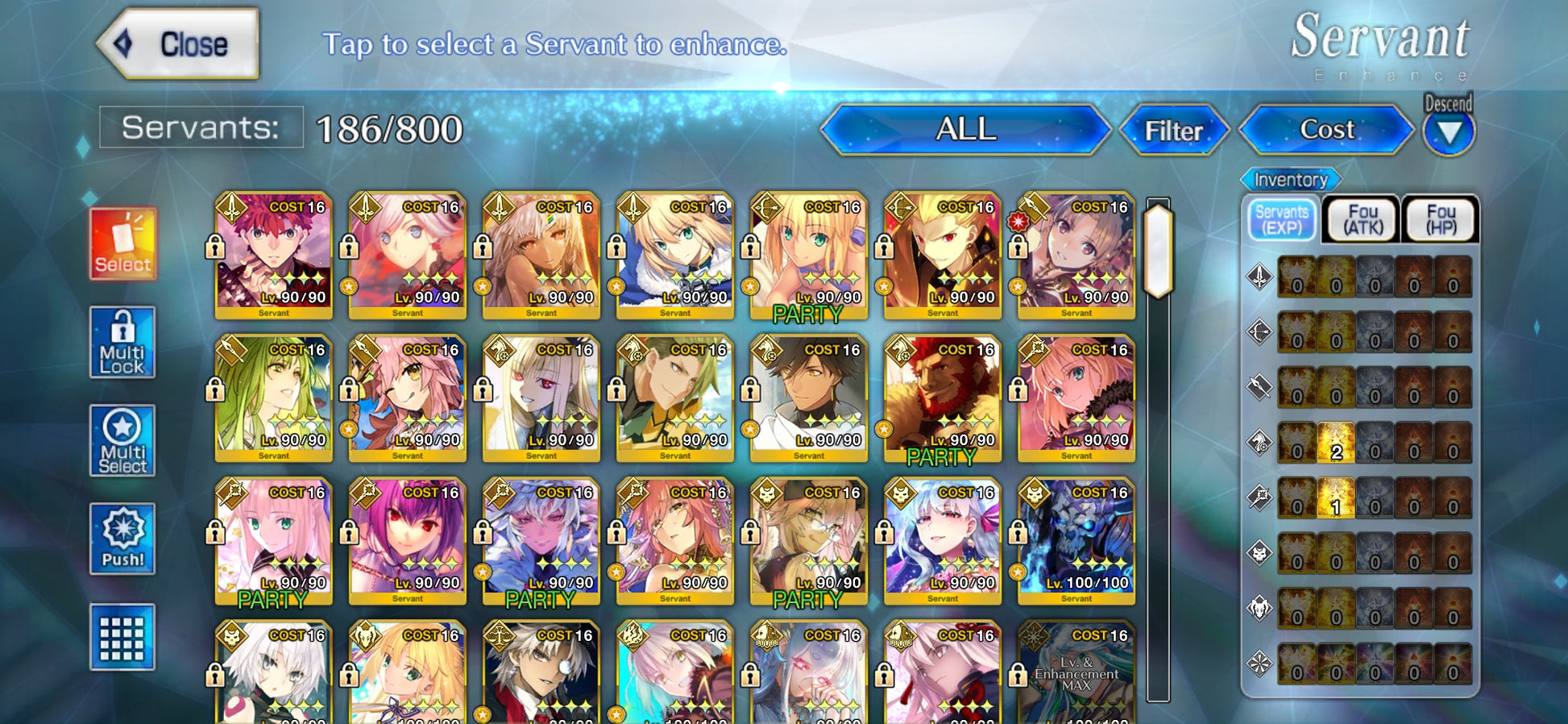Enable Multi Select mode
The image size is (1568, 724).
click(122, 441)
